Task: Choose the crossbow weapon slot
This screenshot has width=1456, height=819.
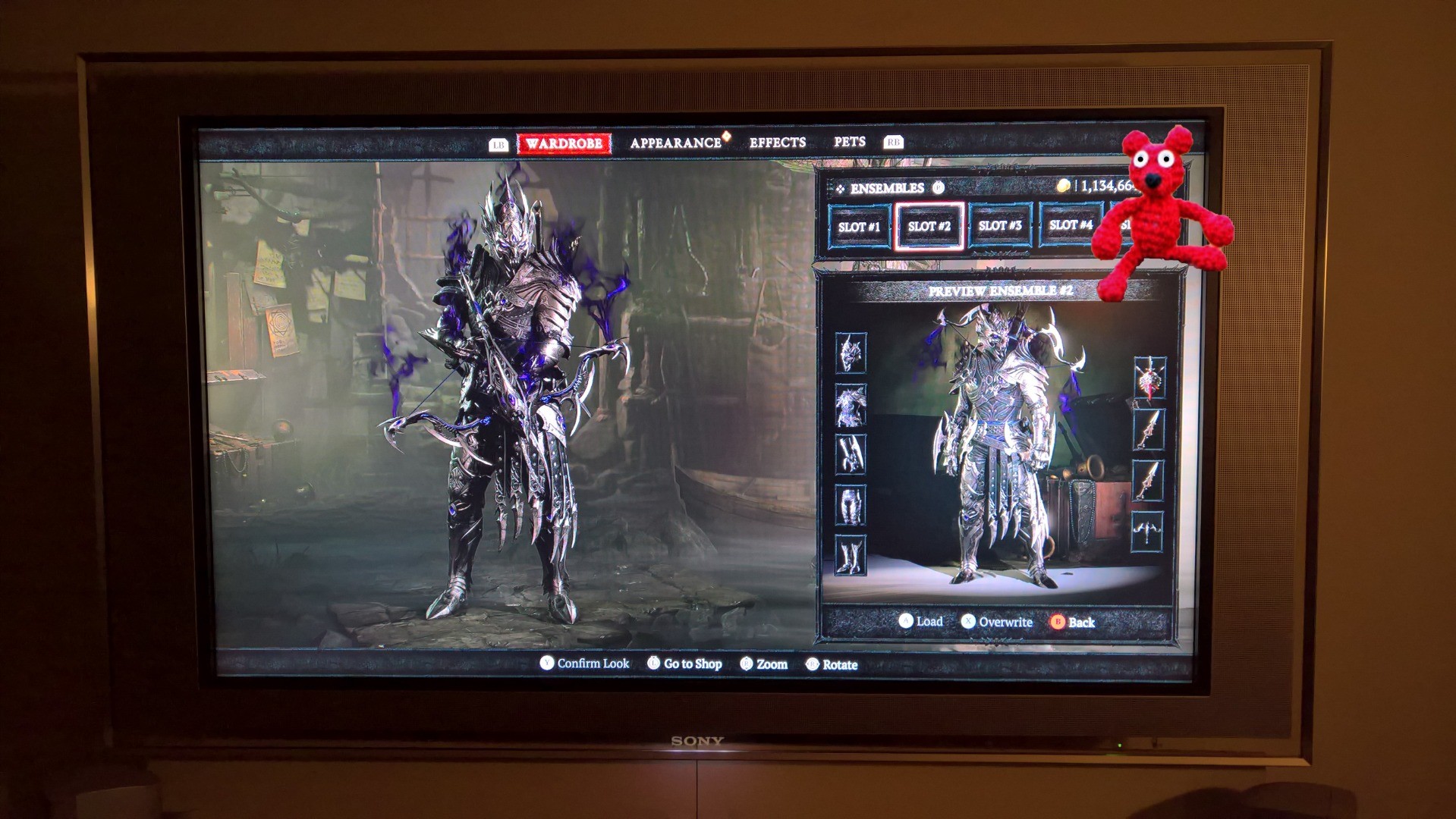Action: [1147, 532]
